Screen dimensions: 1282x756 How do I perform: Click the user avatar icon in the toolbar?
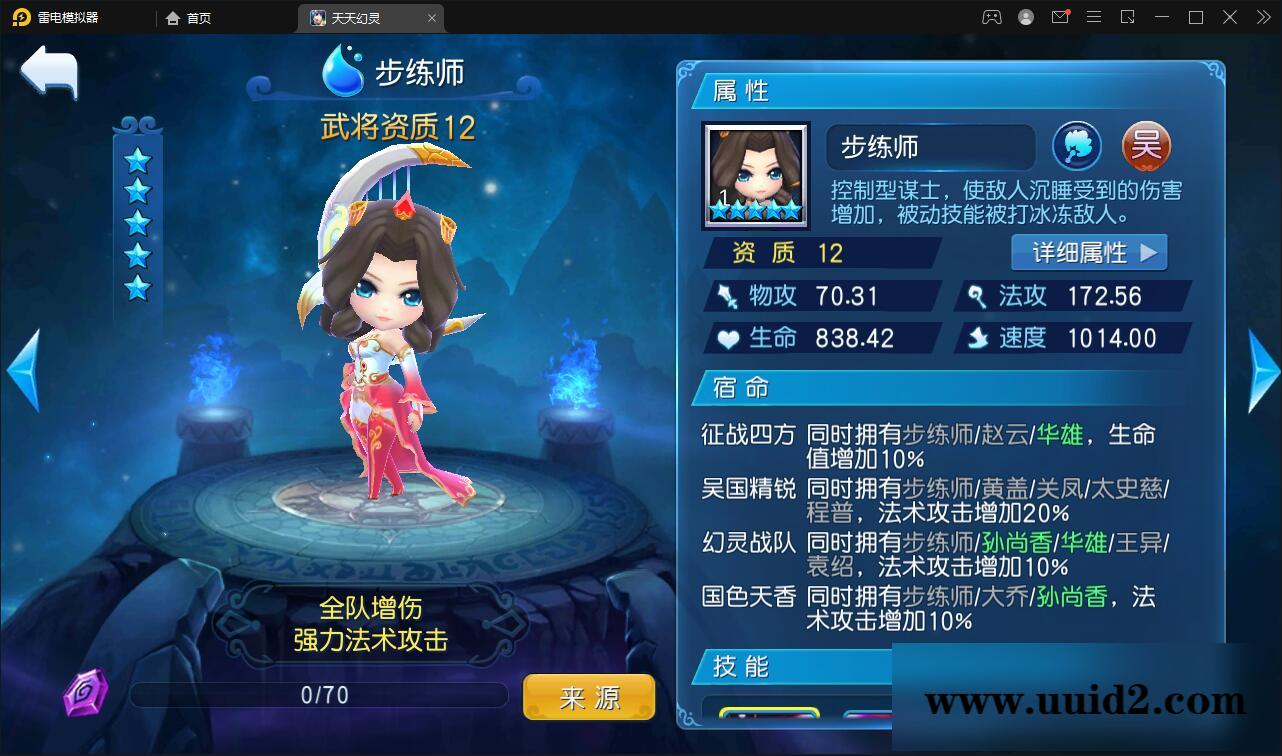pyautogui.click(x=1025, y=17)
